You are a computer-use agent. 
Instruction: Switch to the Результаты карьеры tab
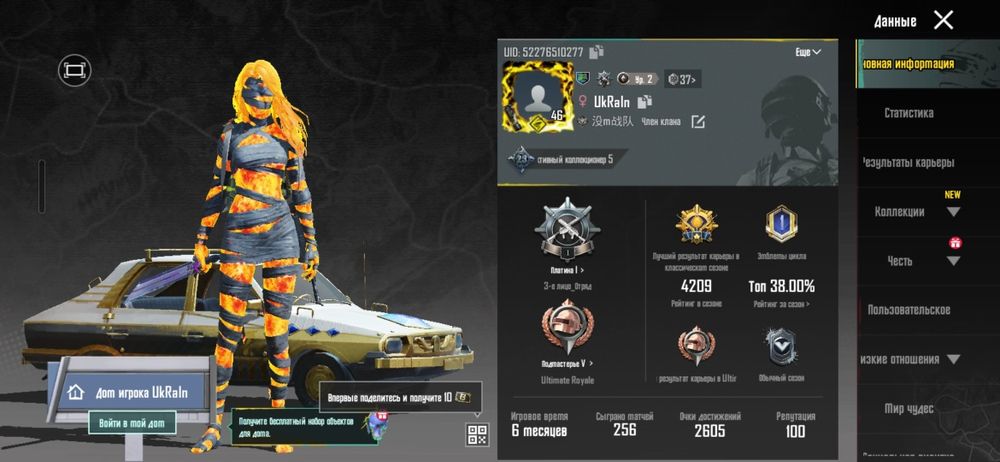pyautogui.click(x=908, y=162)
